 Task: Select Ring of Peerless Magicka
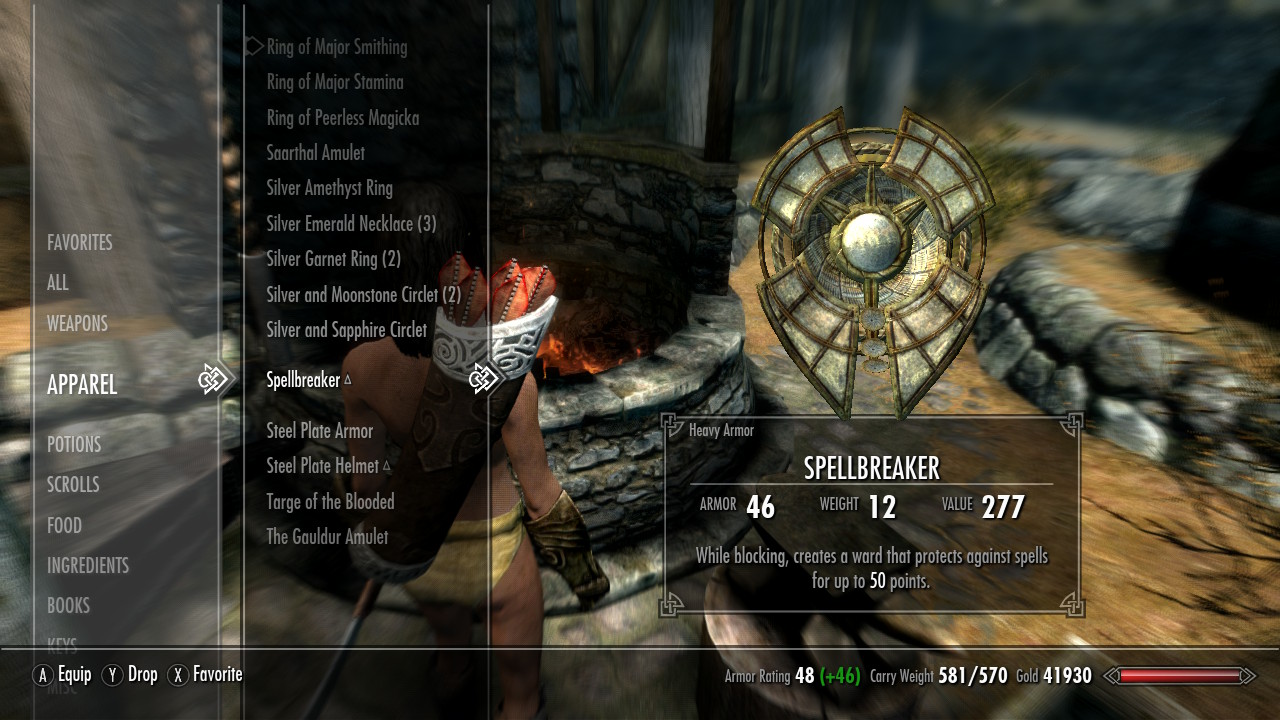tap(342, 118)
